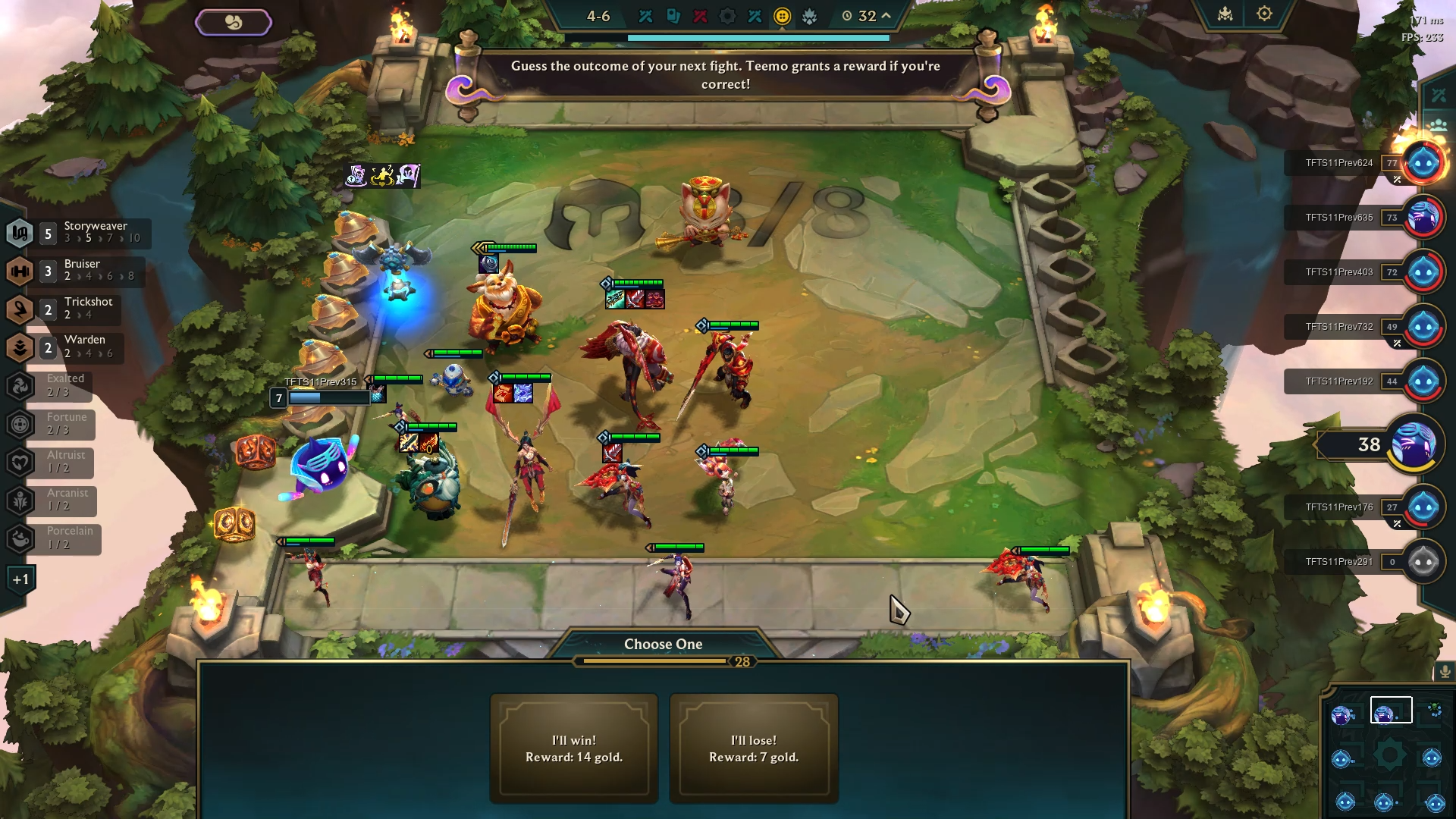The image size is (1456, 819).
Task: Click the I'll win! Reward: 14 gold option
Action: tap(573, 748)
